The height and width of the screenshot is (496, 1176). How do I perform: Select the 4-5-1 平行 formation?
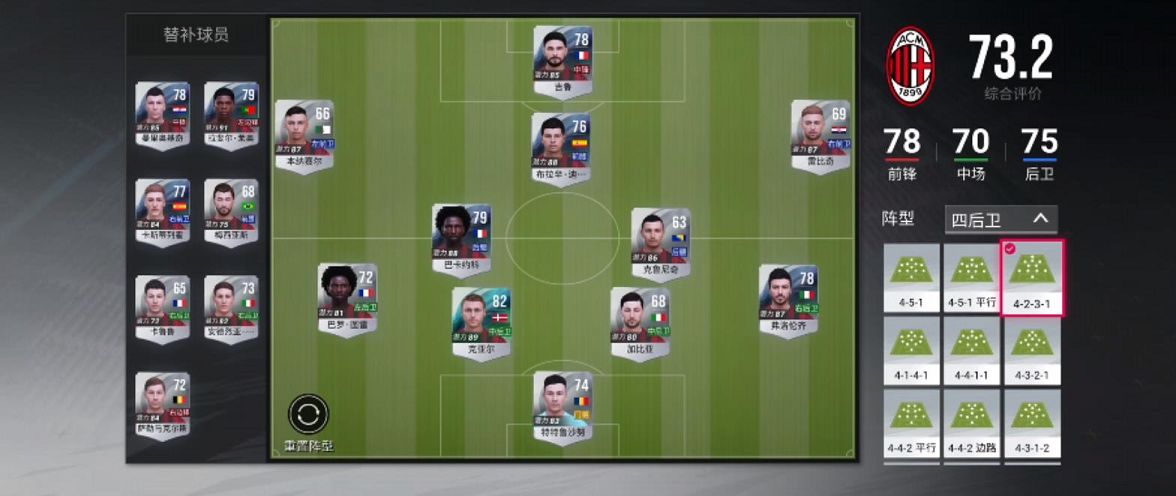(x=971, y=276)
